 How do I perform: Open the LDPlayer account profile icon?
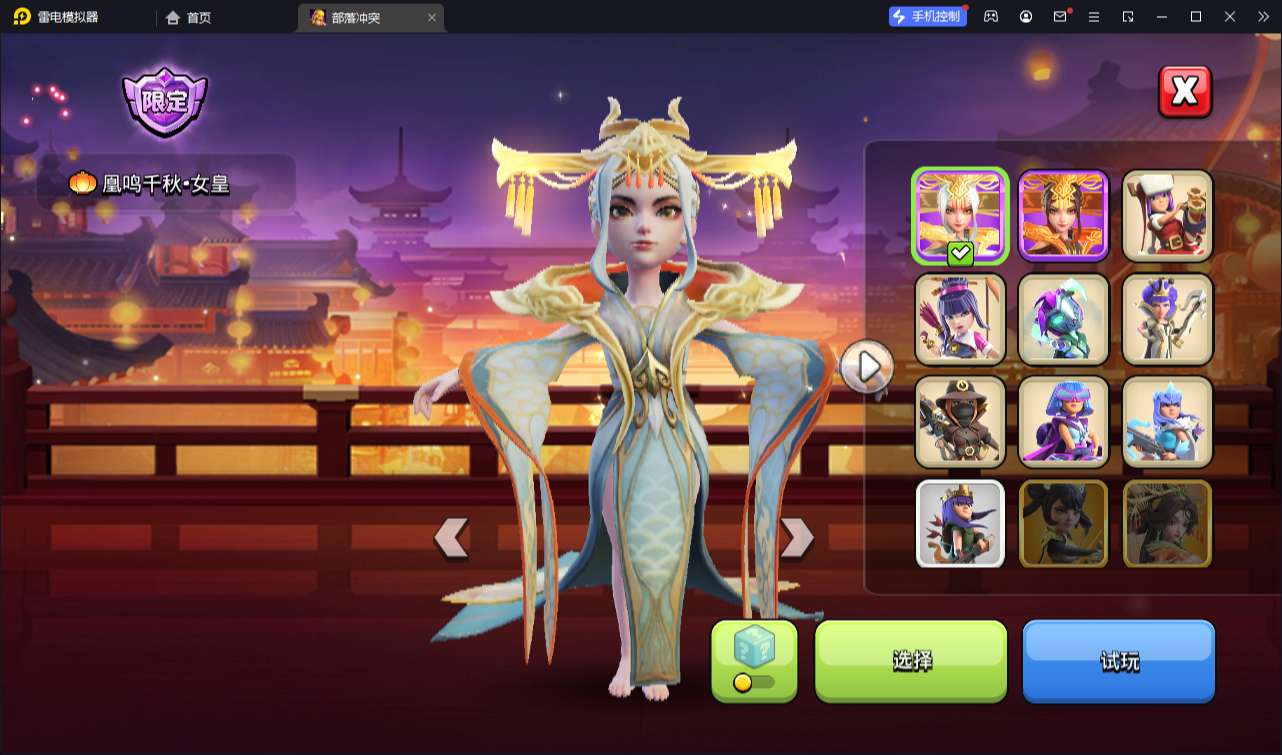[x=1025, y=16]
